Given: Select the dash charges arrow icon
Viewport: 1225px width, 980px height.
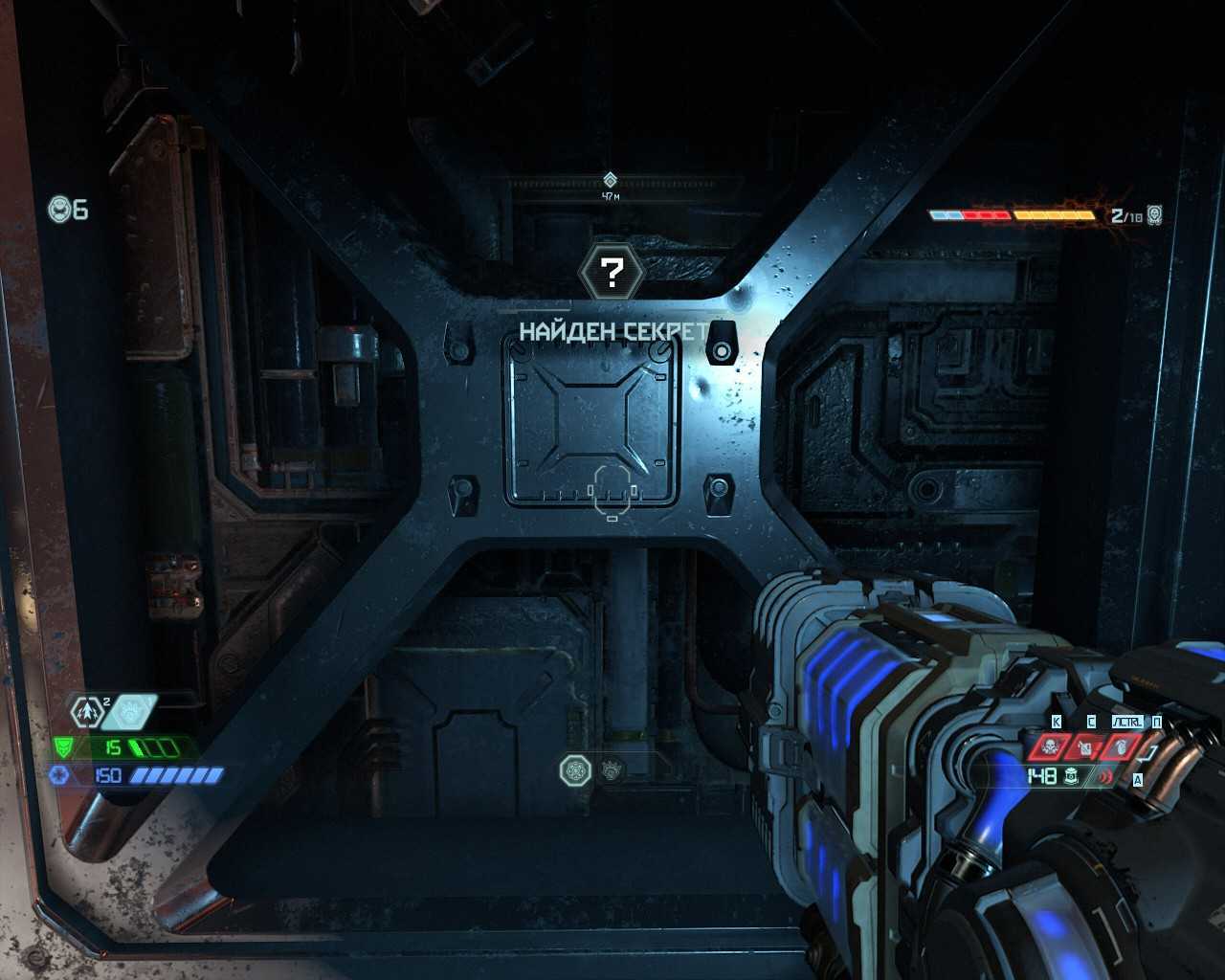Looking at the screenshot, I should click(x=88, y=711).
